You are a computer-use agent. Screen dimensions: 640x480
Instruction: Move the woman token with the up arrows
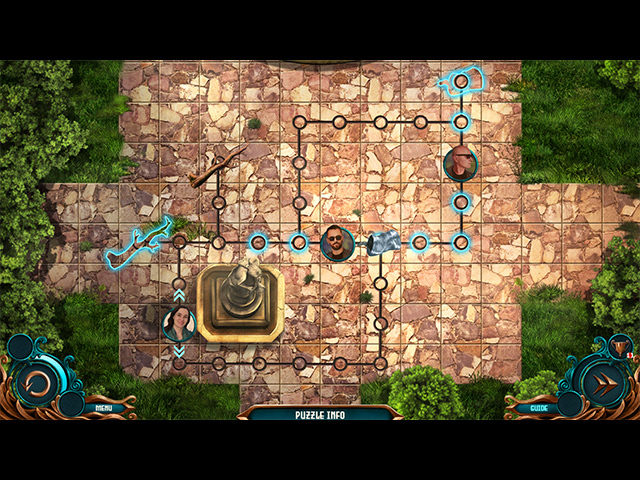(x=179, y=294)
